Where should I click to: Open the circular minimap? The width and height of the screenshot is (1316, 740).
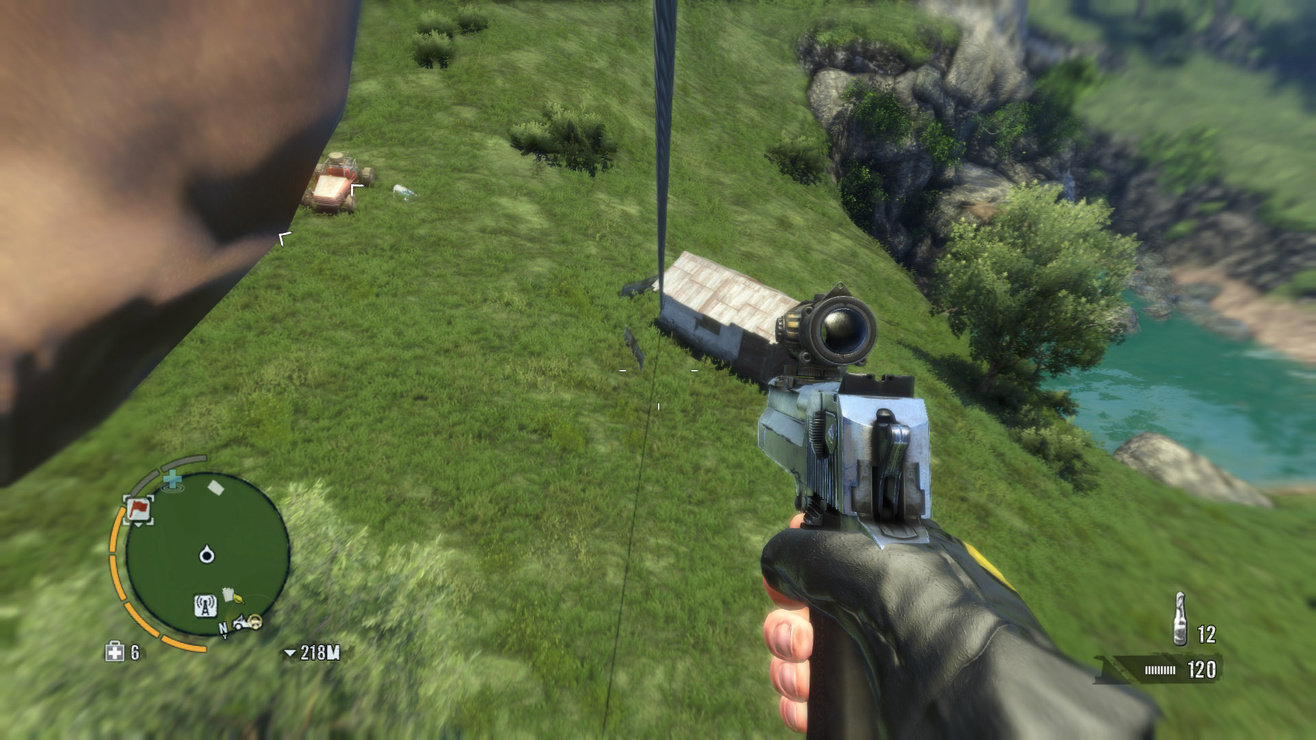pos(207,554)
